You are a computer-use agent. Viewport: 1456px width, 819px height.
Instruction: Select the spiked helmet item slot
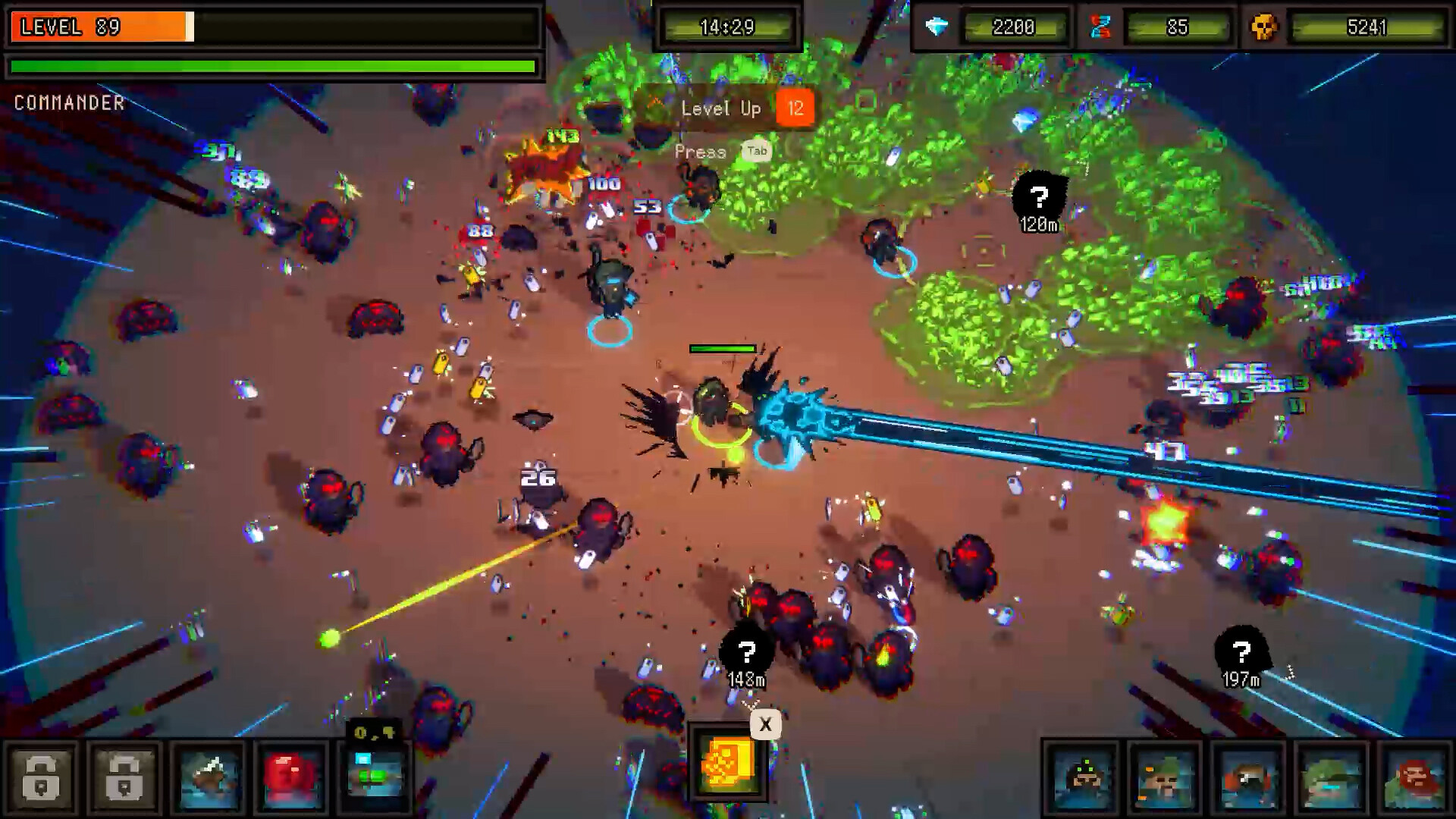209,778
